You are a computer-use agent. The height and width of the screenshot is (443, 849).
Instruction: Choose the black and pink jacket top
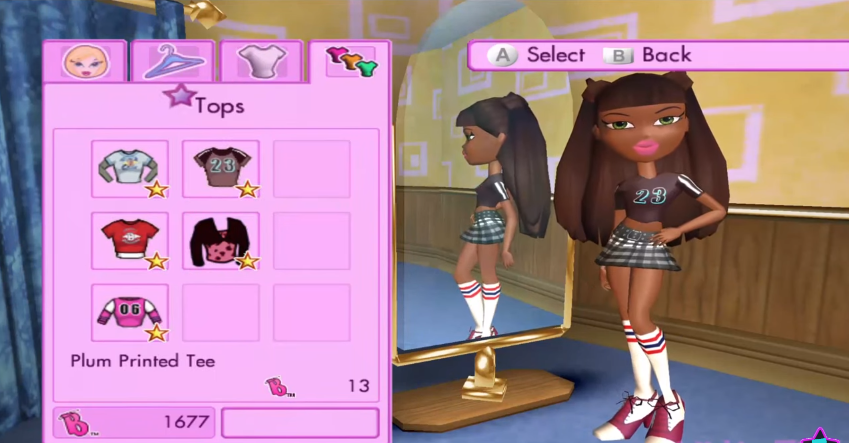click(x=220, y=241)
